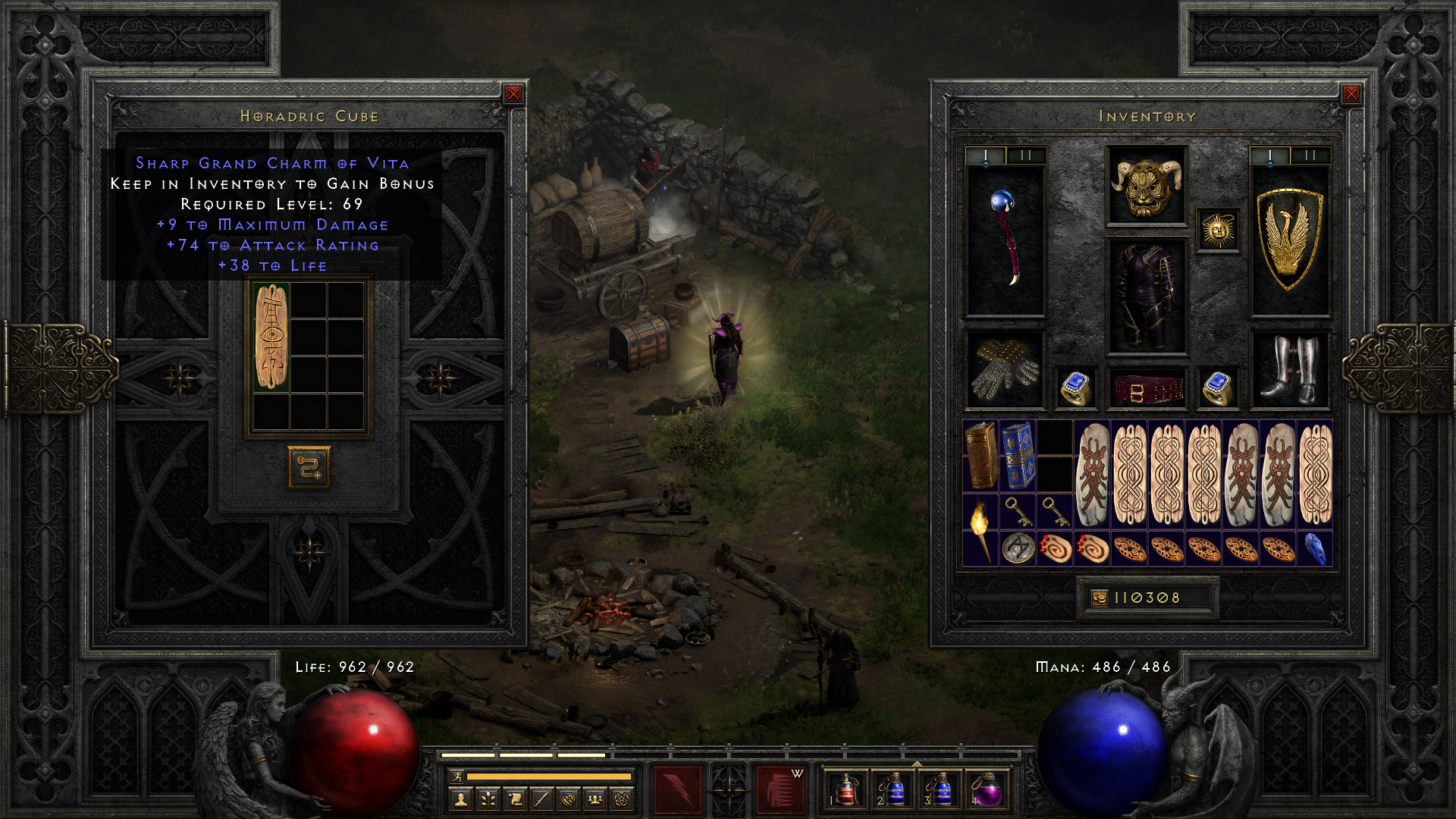Select the blue jewel in inventory
Viewport: 1456px width, 819px height.
pos(1316,549)
